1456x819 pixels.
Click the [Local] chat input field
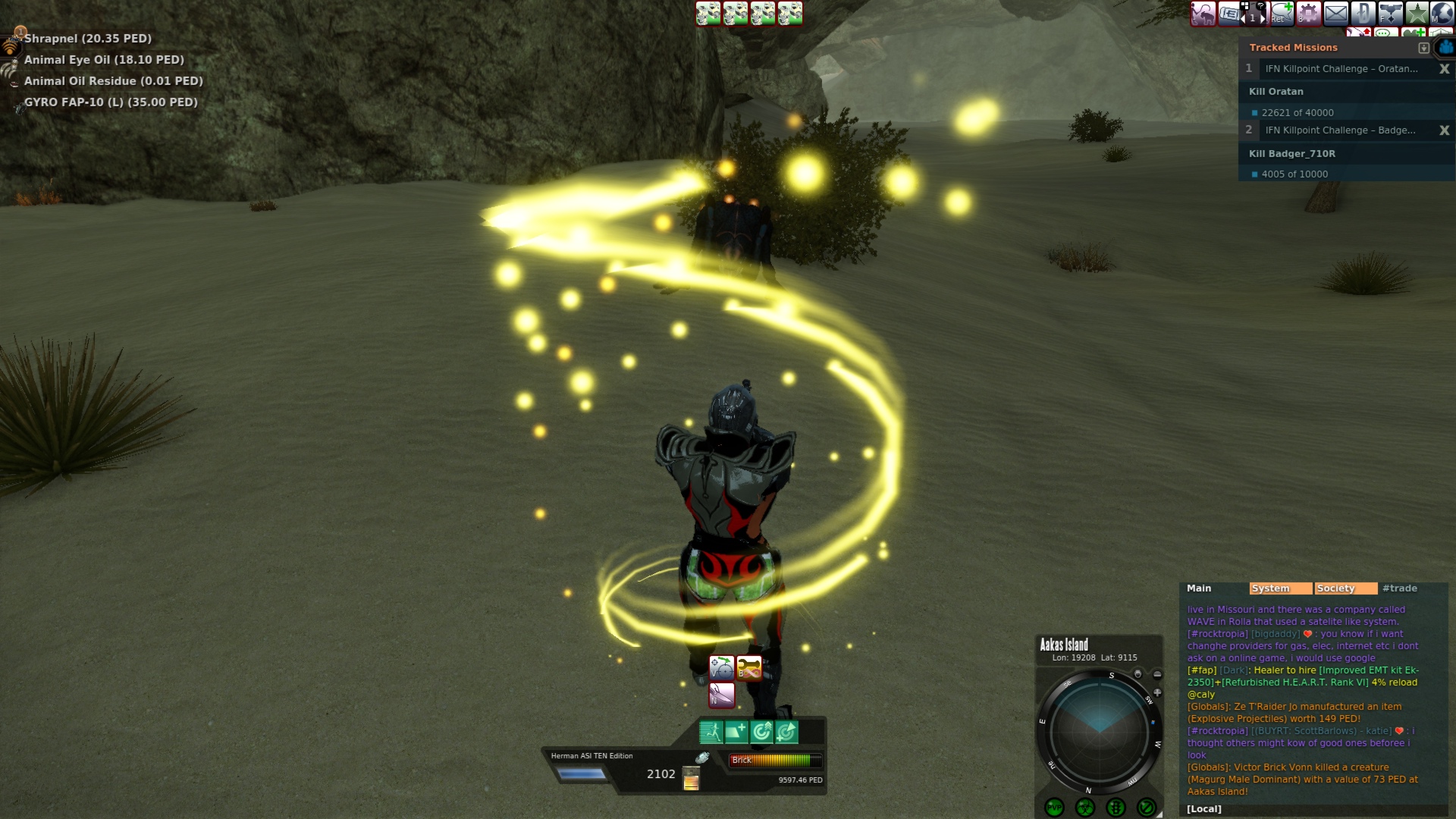[1312, 809]
